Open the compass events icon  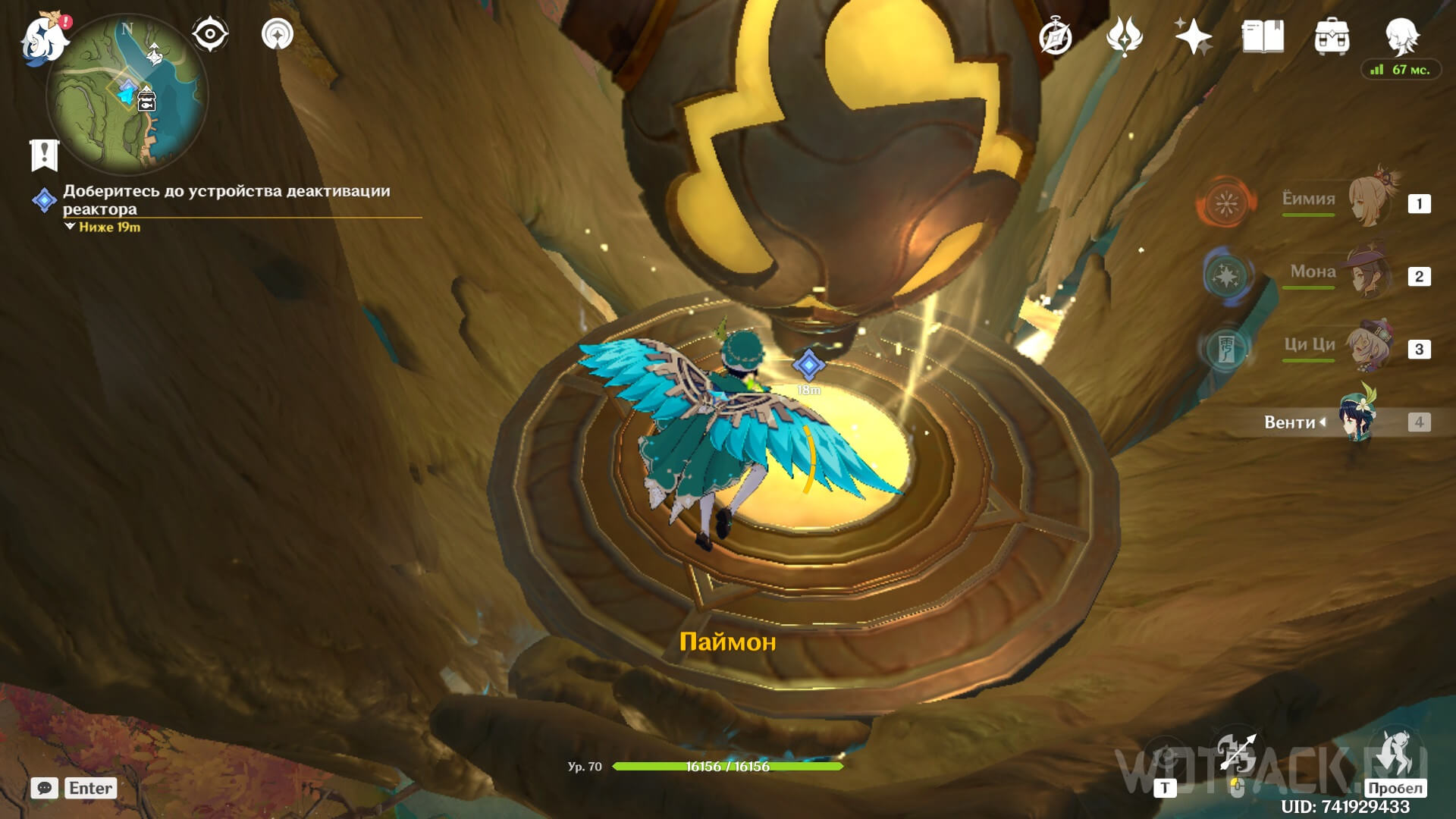point(1055,36)
